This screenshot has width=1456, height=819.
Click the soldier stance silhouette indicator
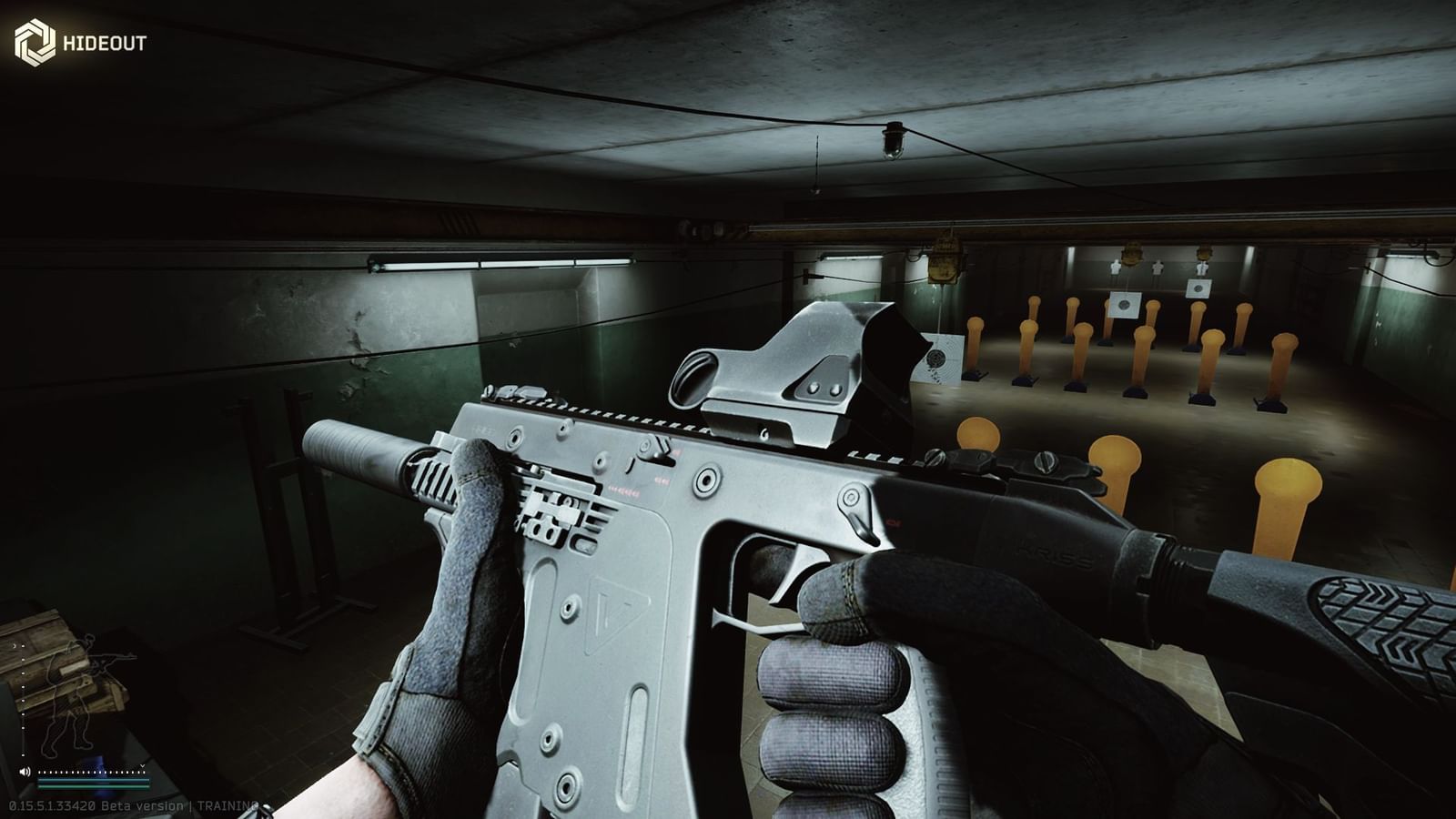[74, 692]
